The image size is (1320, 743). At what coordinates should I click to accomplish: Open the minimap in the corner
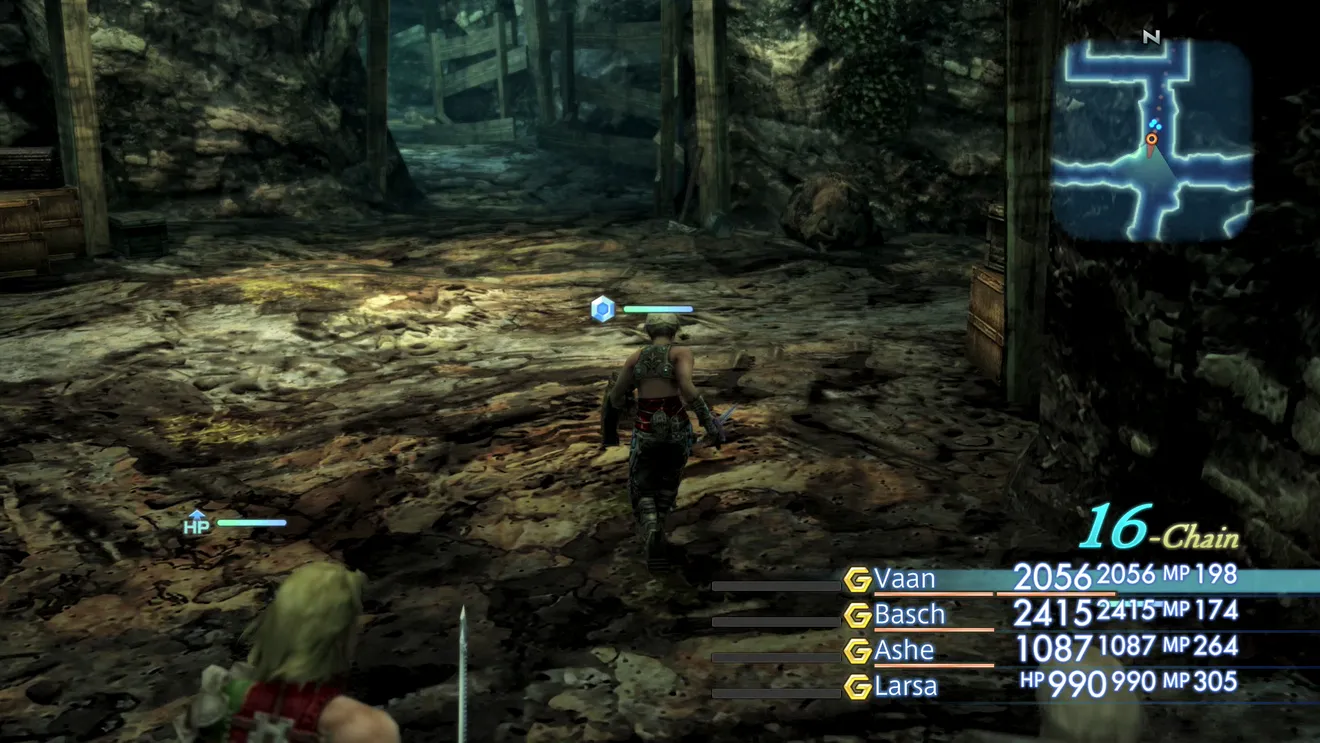point(1152,140)
